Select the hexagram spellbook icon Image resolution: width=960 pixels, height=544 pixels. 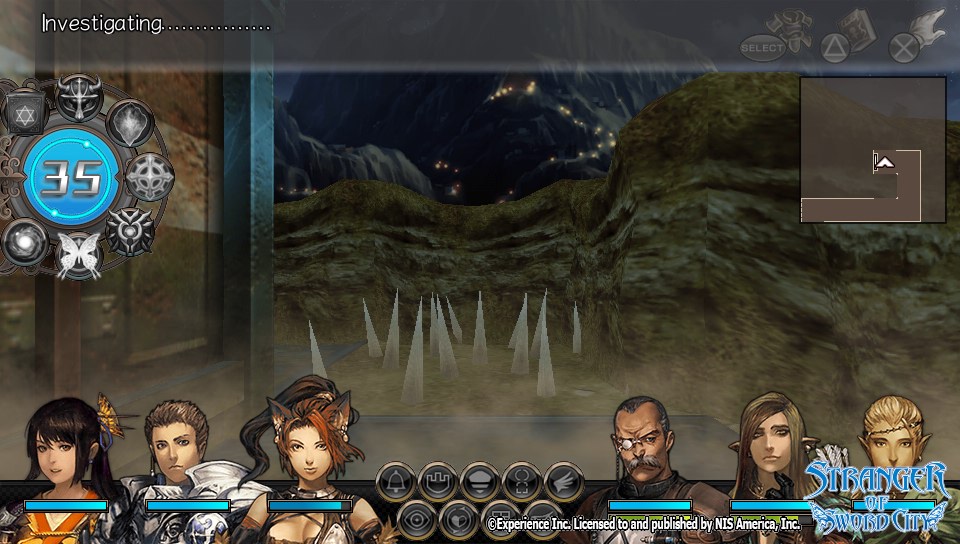pyautogui.click(x=24, y=113)
